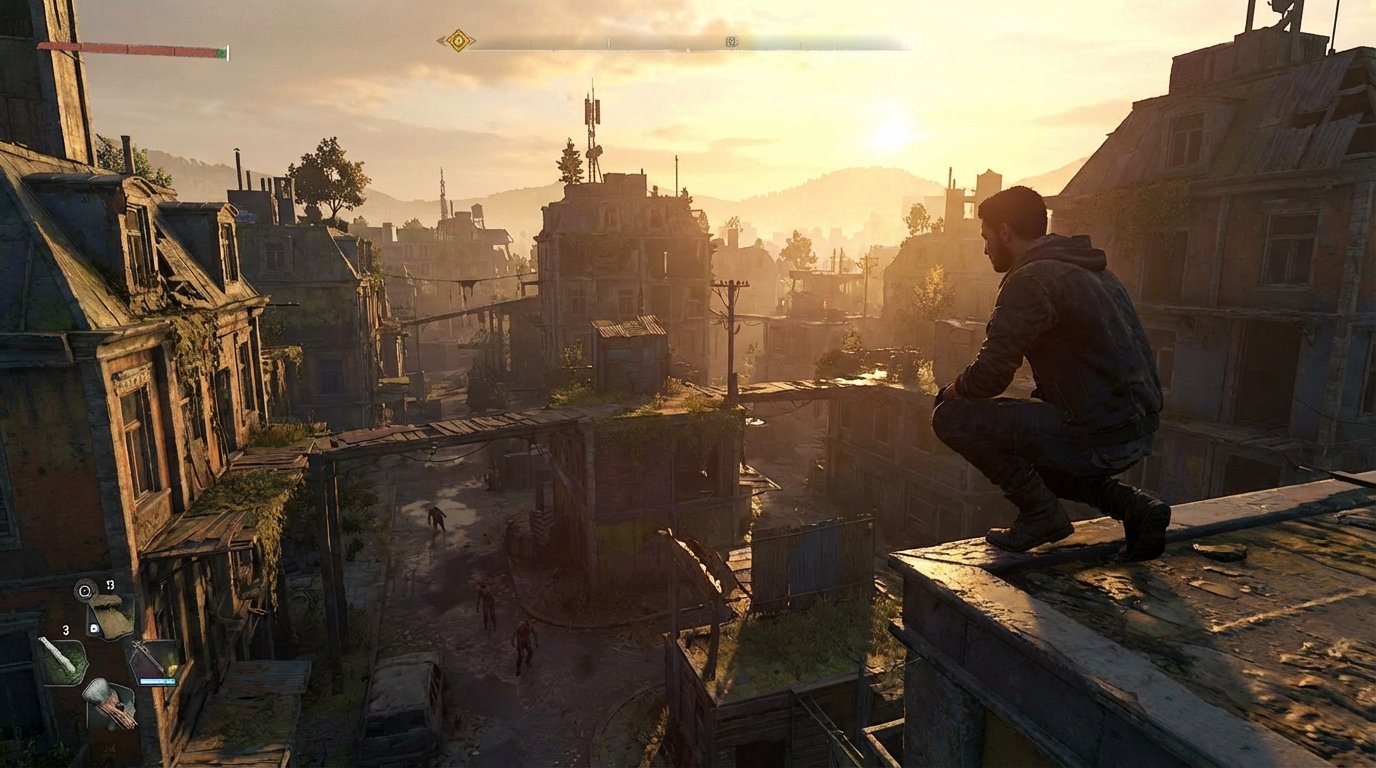
Task: Click the golden diamond quest marker on the compass
Action: point(458,40)
